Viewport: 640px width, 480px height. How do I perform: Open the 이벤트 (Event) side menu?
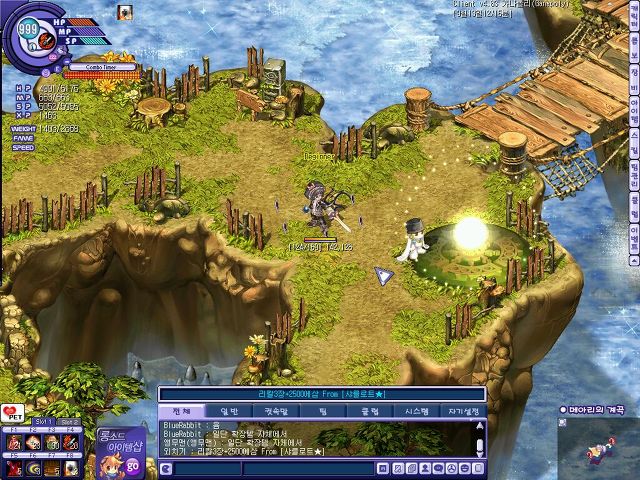click(633, 232)
